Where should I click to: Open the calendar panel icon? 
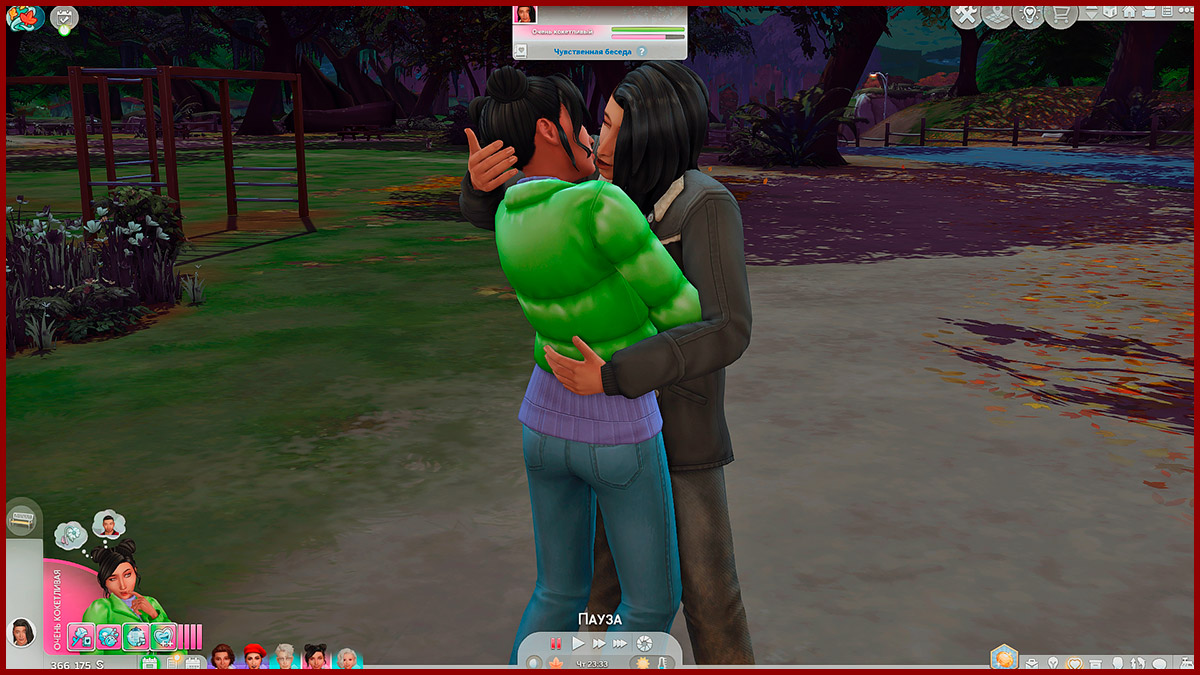click(150, 663)
